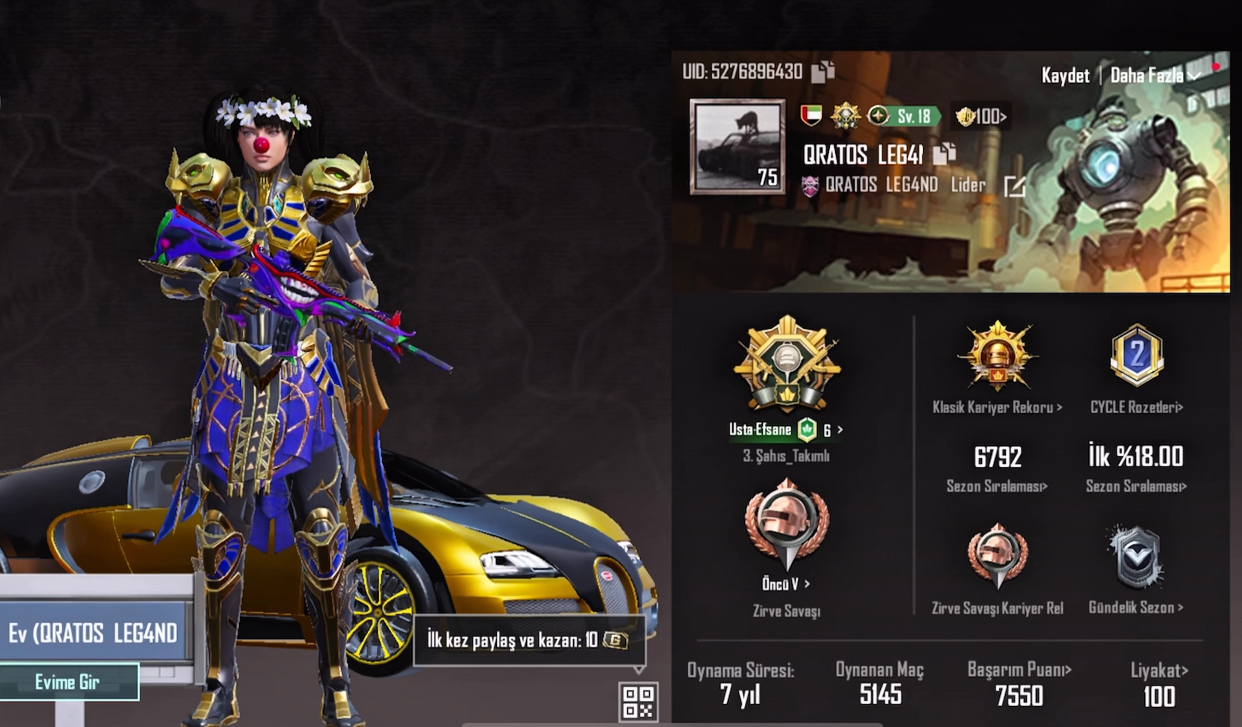Open the 100> popularity badge
The image size is (1242, 727).
point(980,116)
